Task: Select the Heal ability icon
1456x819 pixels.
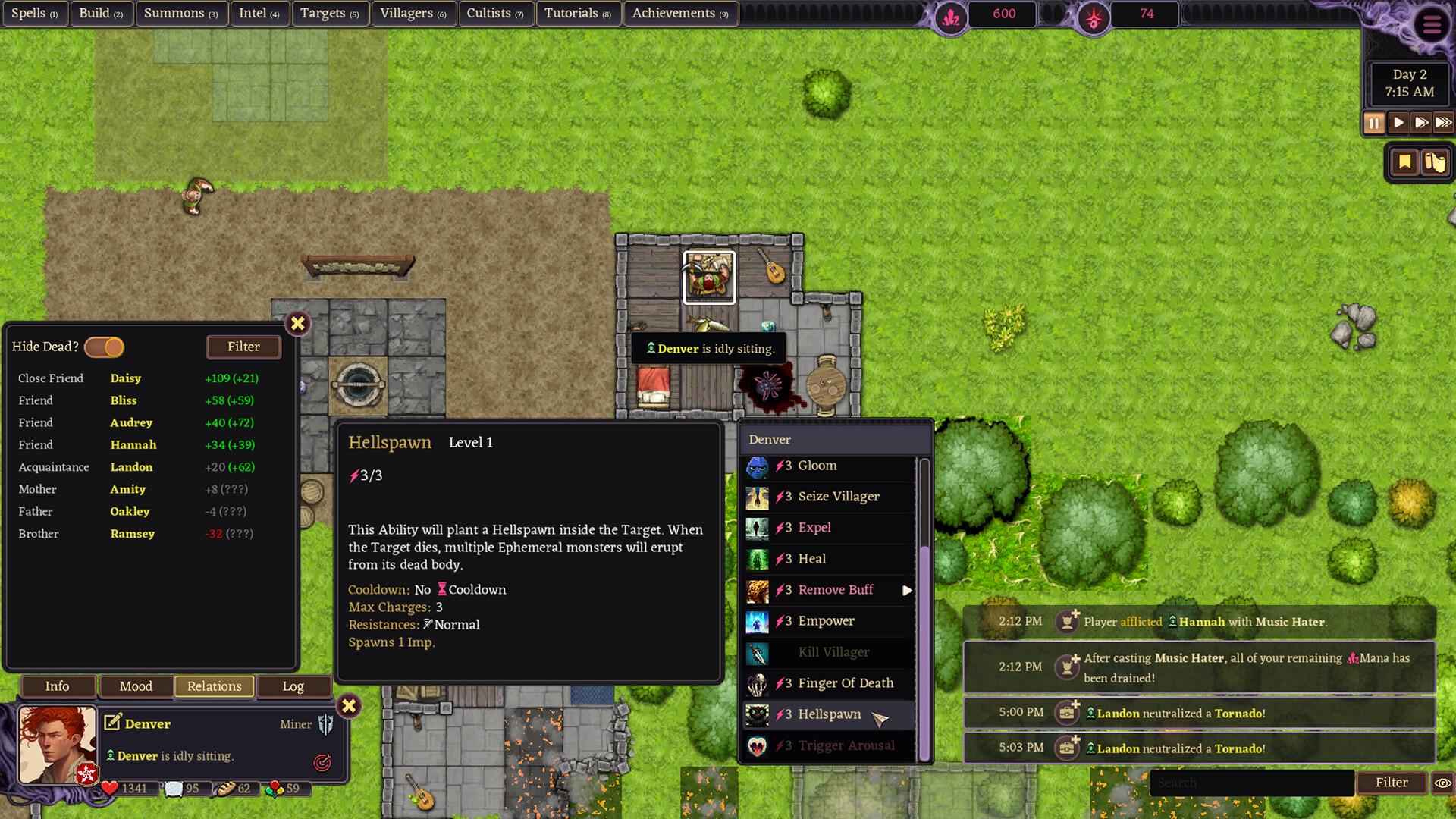Action: click(757, 559)
